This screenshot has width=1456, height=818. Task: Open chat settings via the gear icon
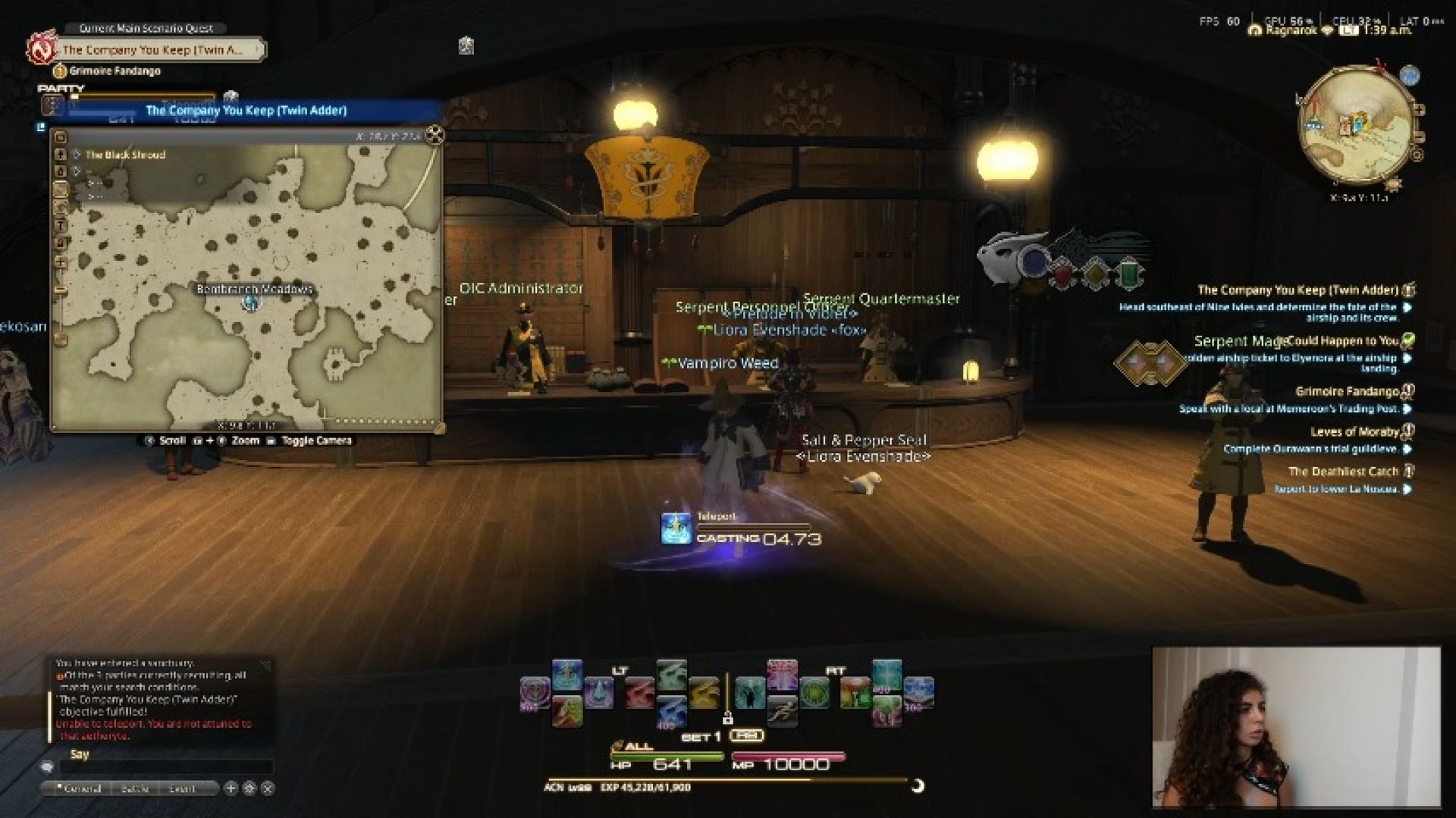pos(249,788)
